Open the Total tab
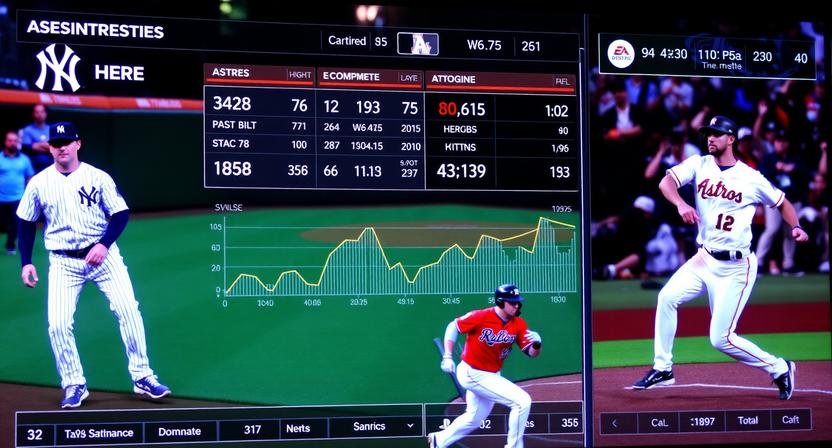 click(747, 422)
